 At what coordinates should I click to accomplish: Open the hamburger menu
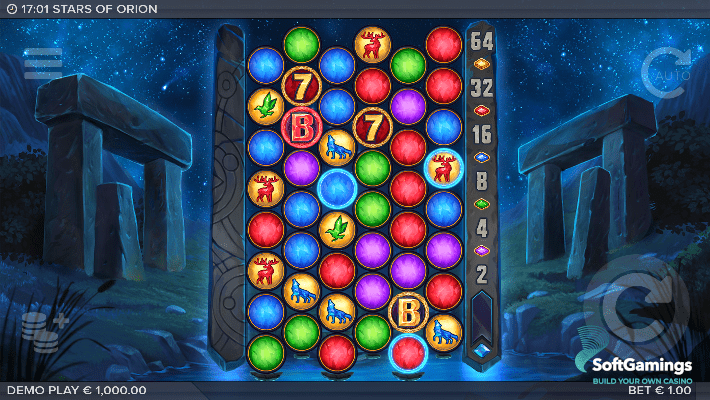(x=43, y=63)
